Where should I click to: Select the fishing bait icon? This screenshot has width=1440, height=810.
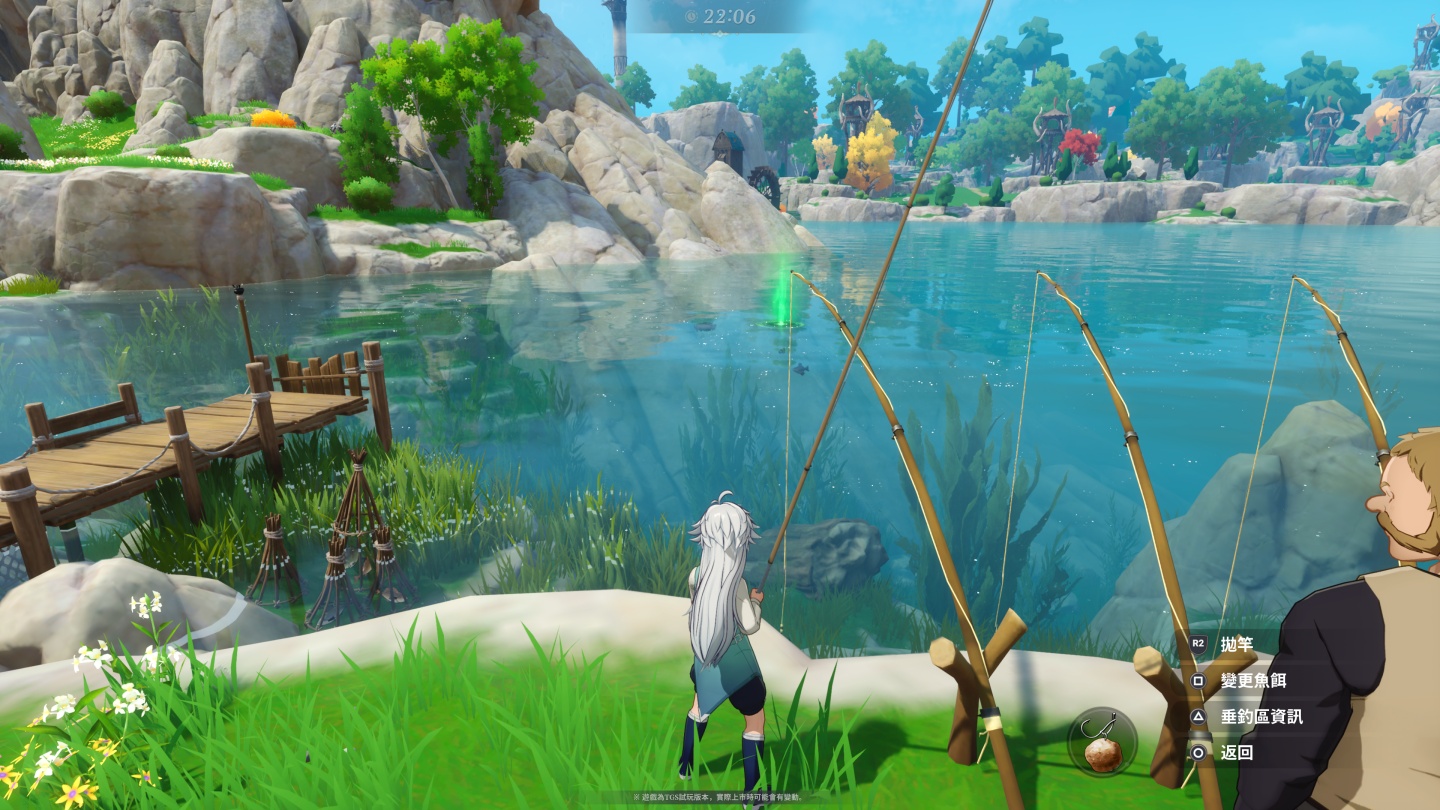[x=1102, y=742]
